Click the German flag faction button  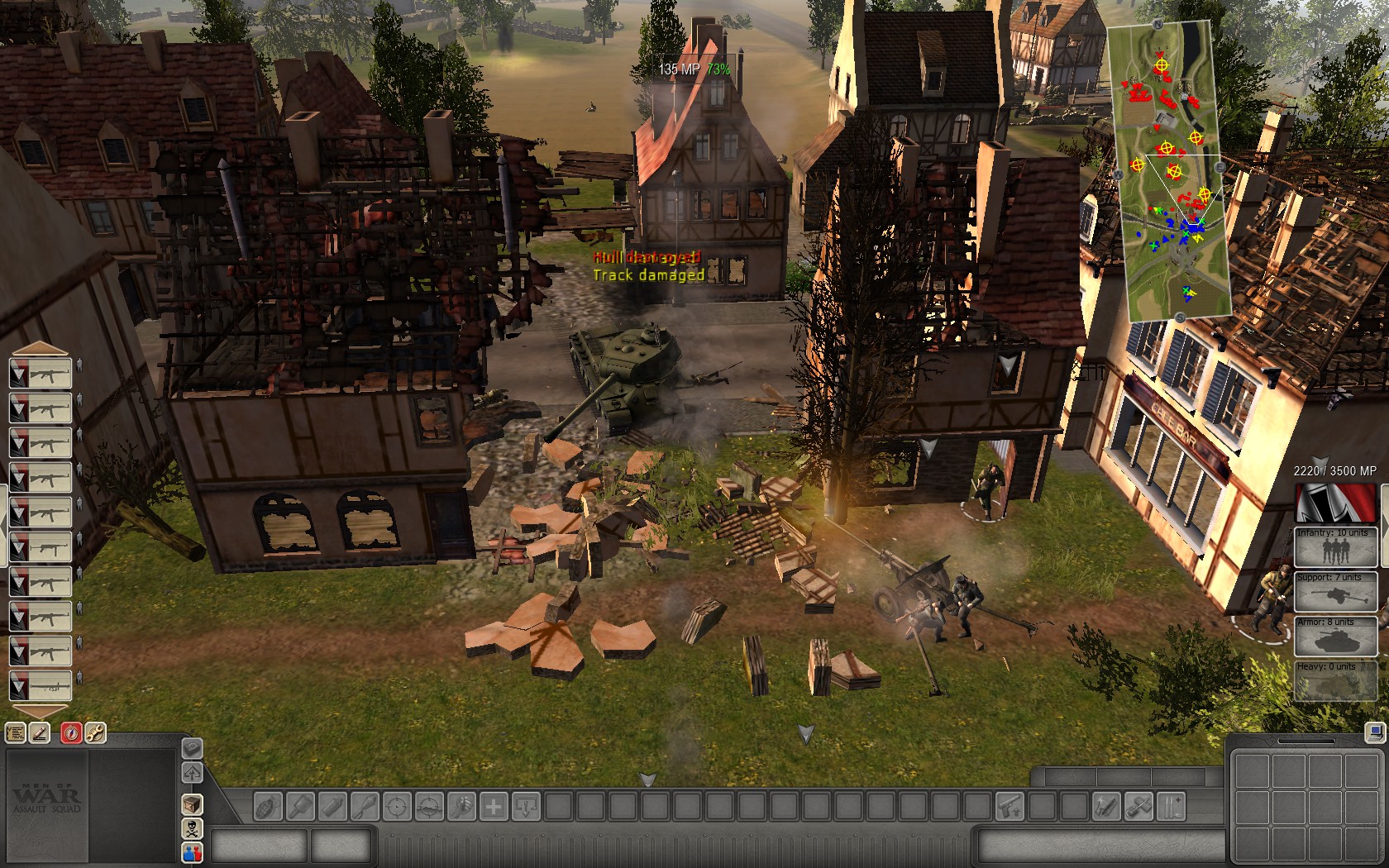(x=1335, y=503)
